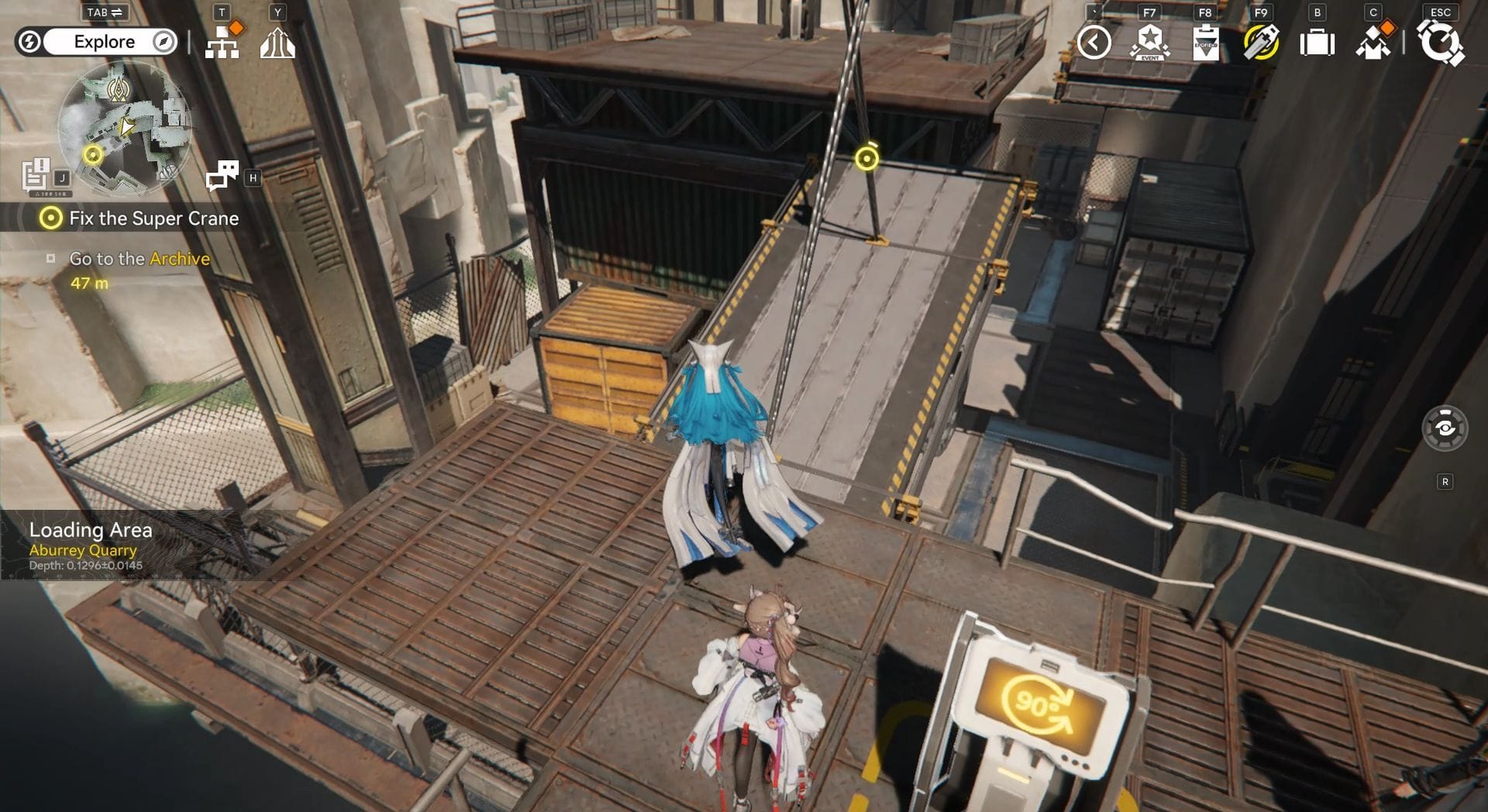Toggle the camera eye view button

point(1445,428)
